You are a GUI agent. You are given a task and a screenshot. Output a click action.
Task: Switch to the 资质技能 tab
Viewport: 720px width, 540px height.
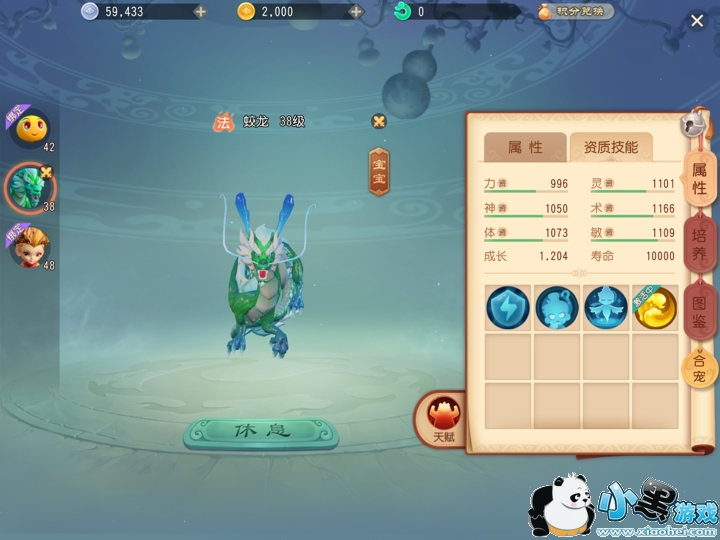pyautogui.click(x=610, y=147)
